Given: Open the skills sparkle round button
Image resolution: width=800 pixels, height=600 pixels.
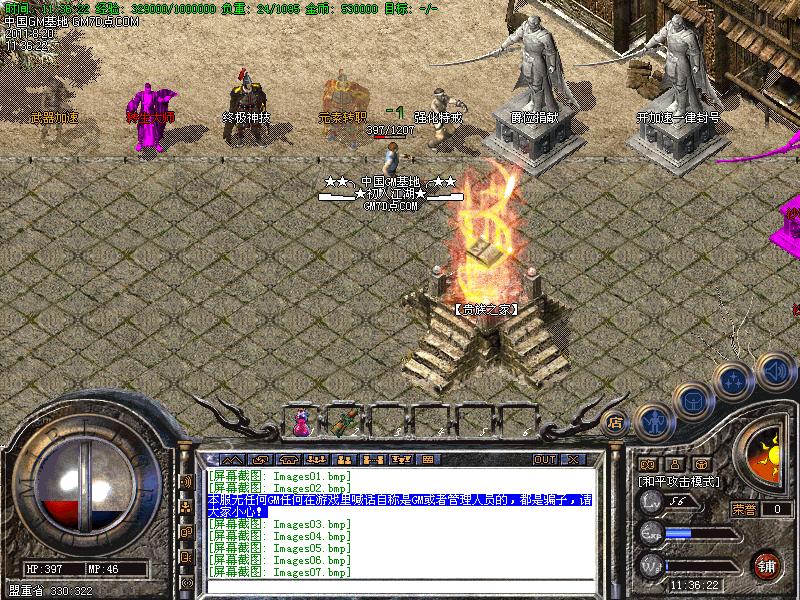Looking at the screenshot, I should (735, 379).
